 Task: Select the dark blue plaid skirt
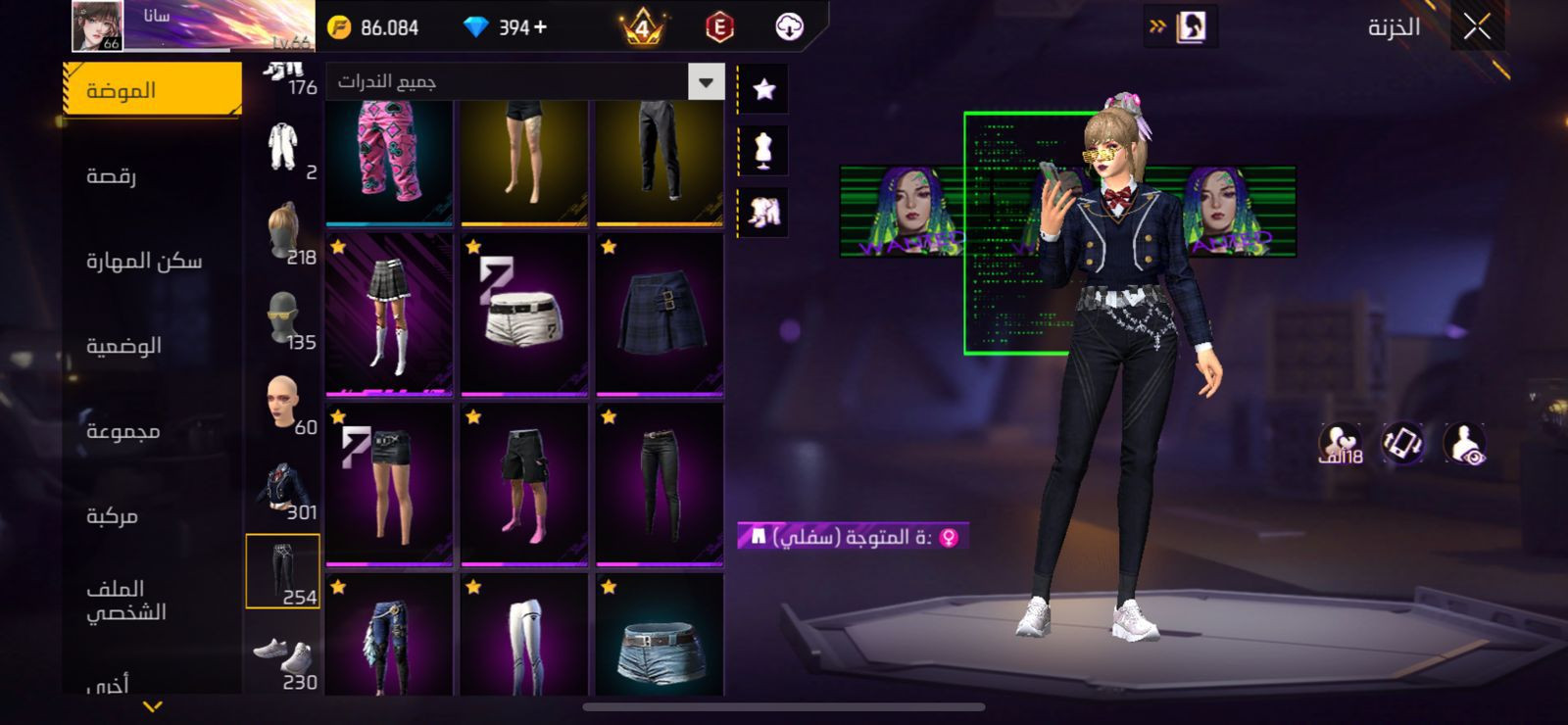tap(660, 314)
